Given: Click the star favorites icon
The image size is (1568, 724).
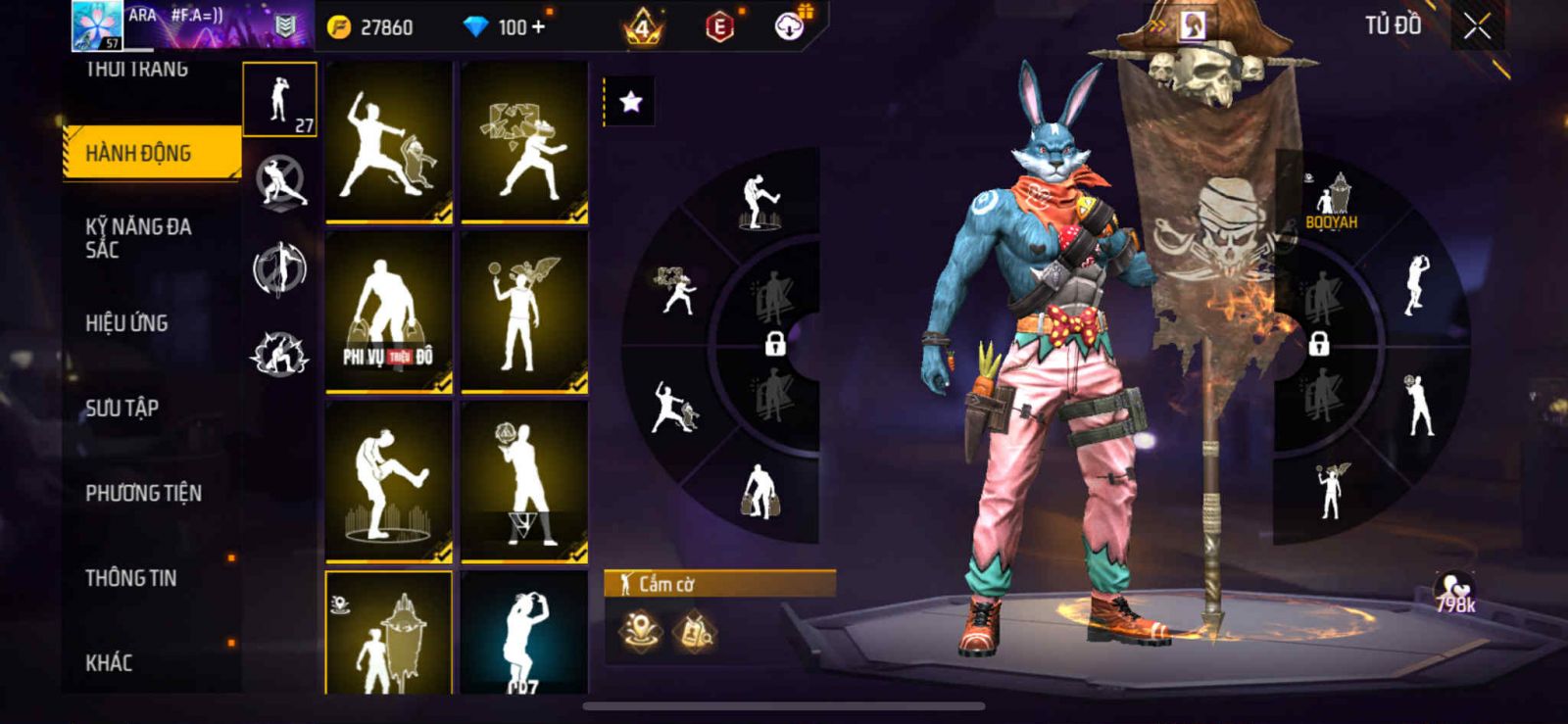Looking at the screenshot, I should (x=630, y=102).
